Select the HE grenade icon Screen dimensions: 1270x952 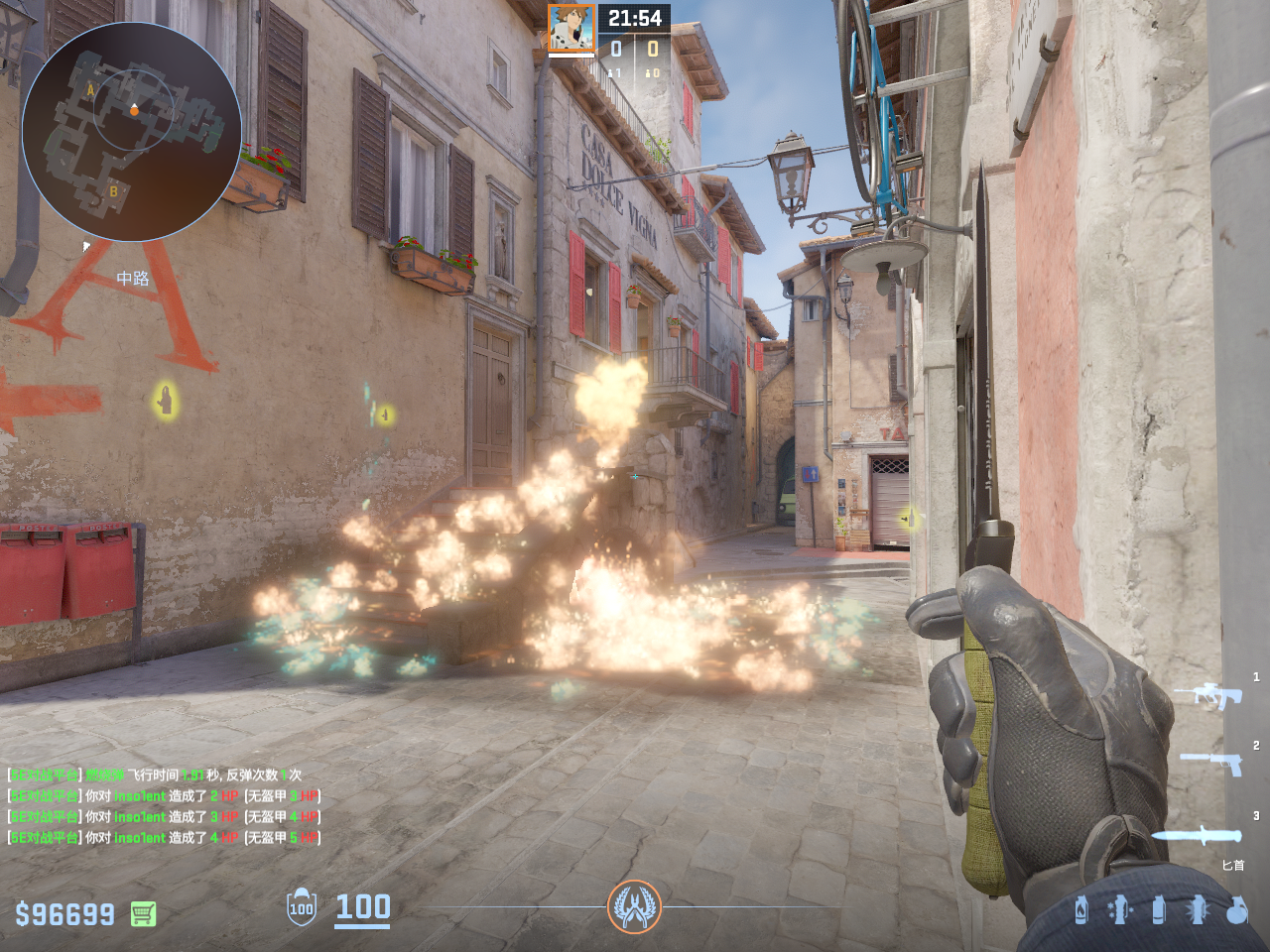[1236, 909]
